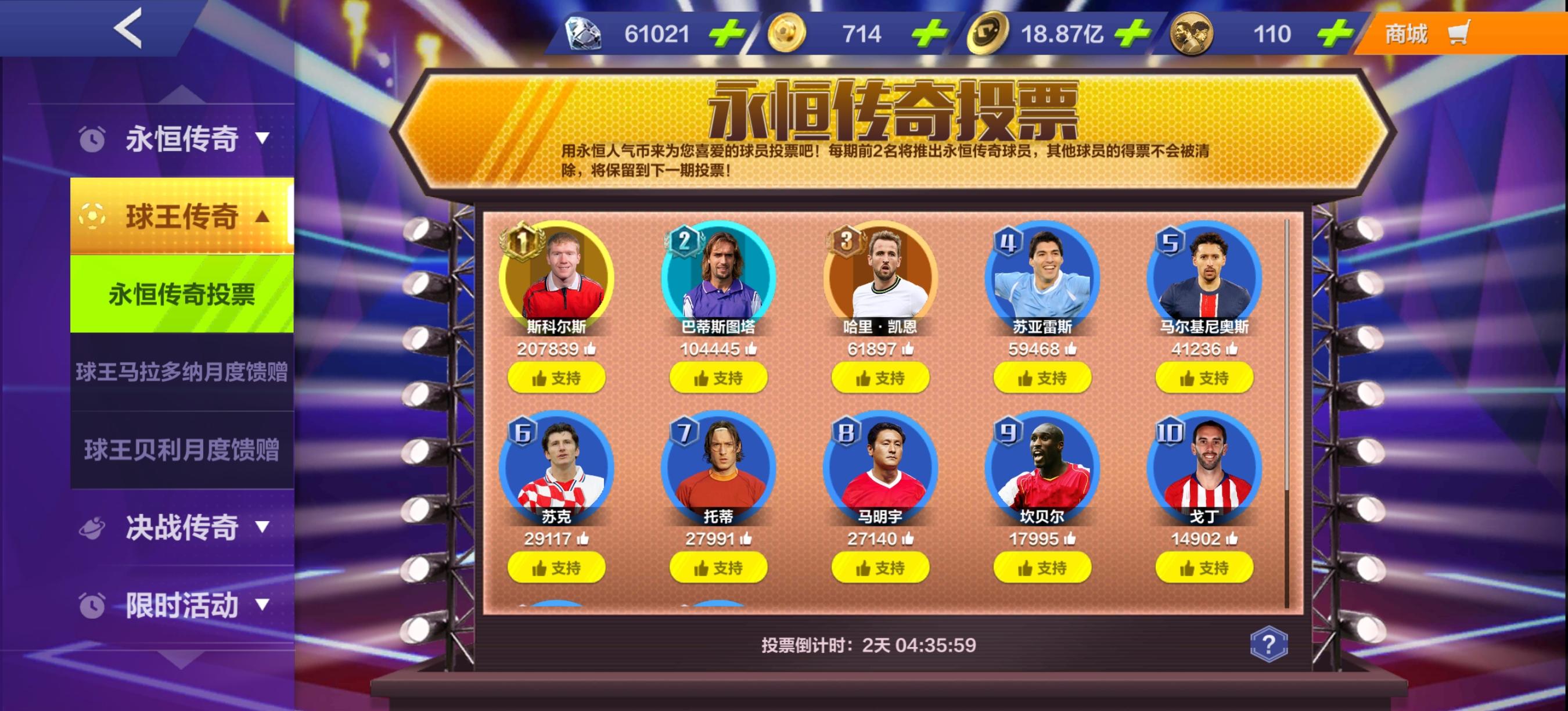Click the clock icon beside 永恒传奇
This screenshot has width=1568, height=711.
click(92, 138)
